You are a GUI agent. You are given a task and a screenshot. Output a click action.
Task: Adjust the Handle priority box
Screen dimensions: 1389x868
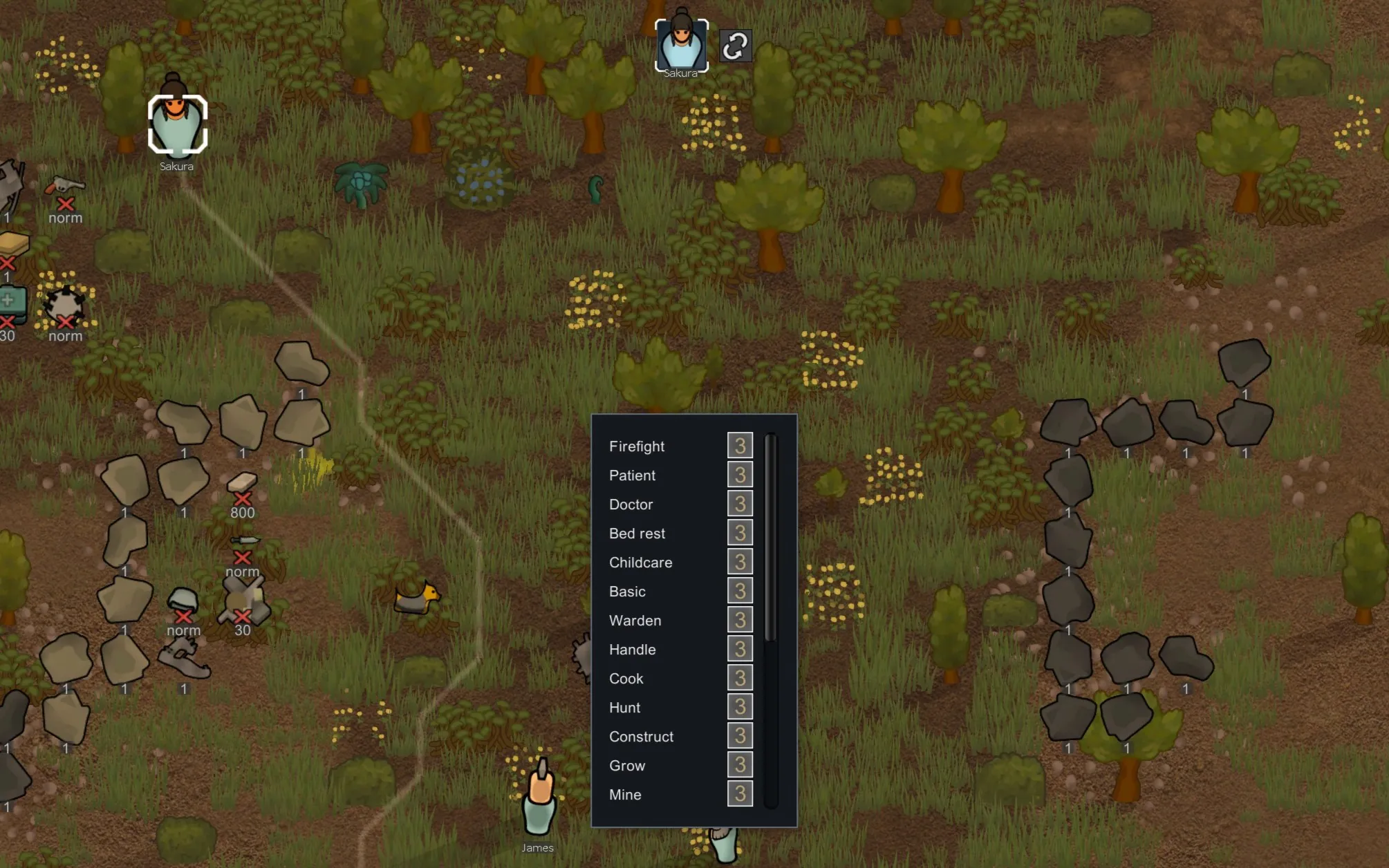click(740, 649)
